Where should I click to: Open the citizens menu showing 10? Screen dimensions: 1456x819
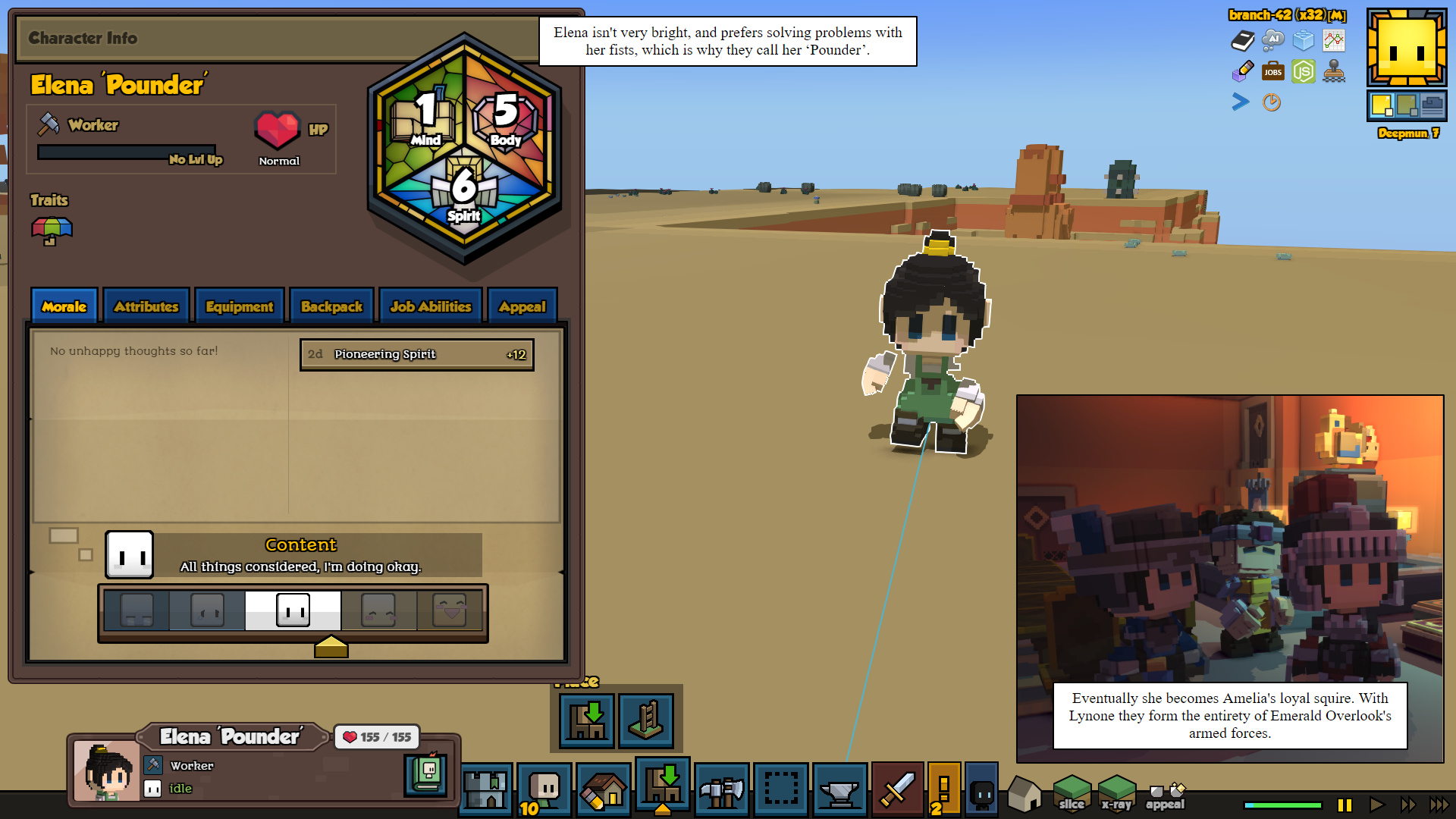pos(544,790)
